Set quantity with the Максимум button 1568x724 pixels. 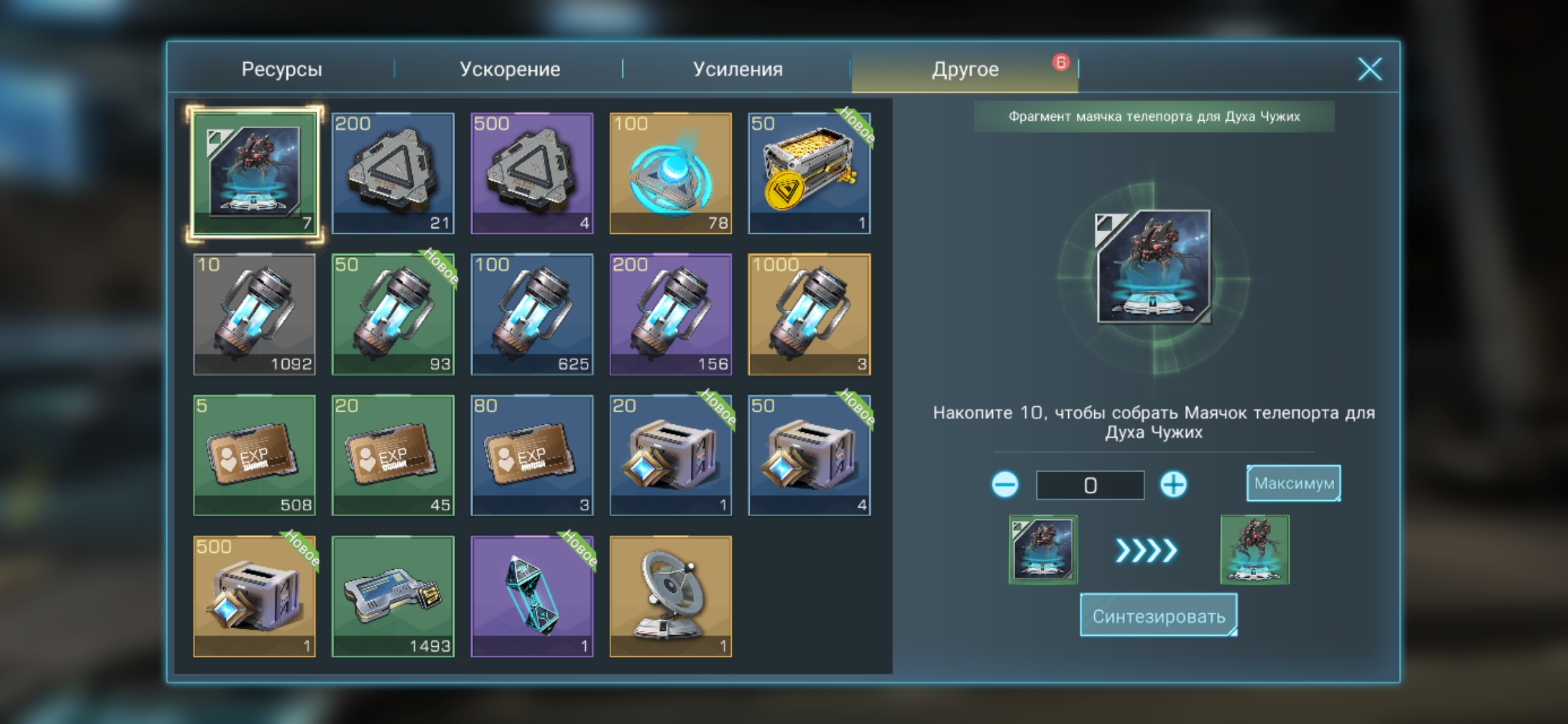[1293, 483]
